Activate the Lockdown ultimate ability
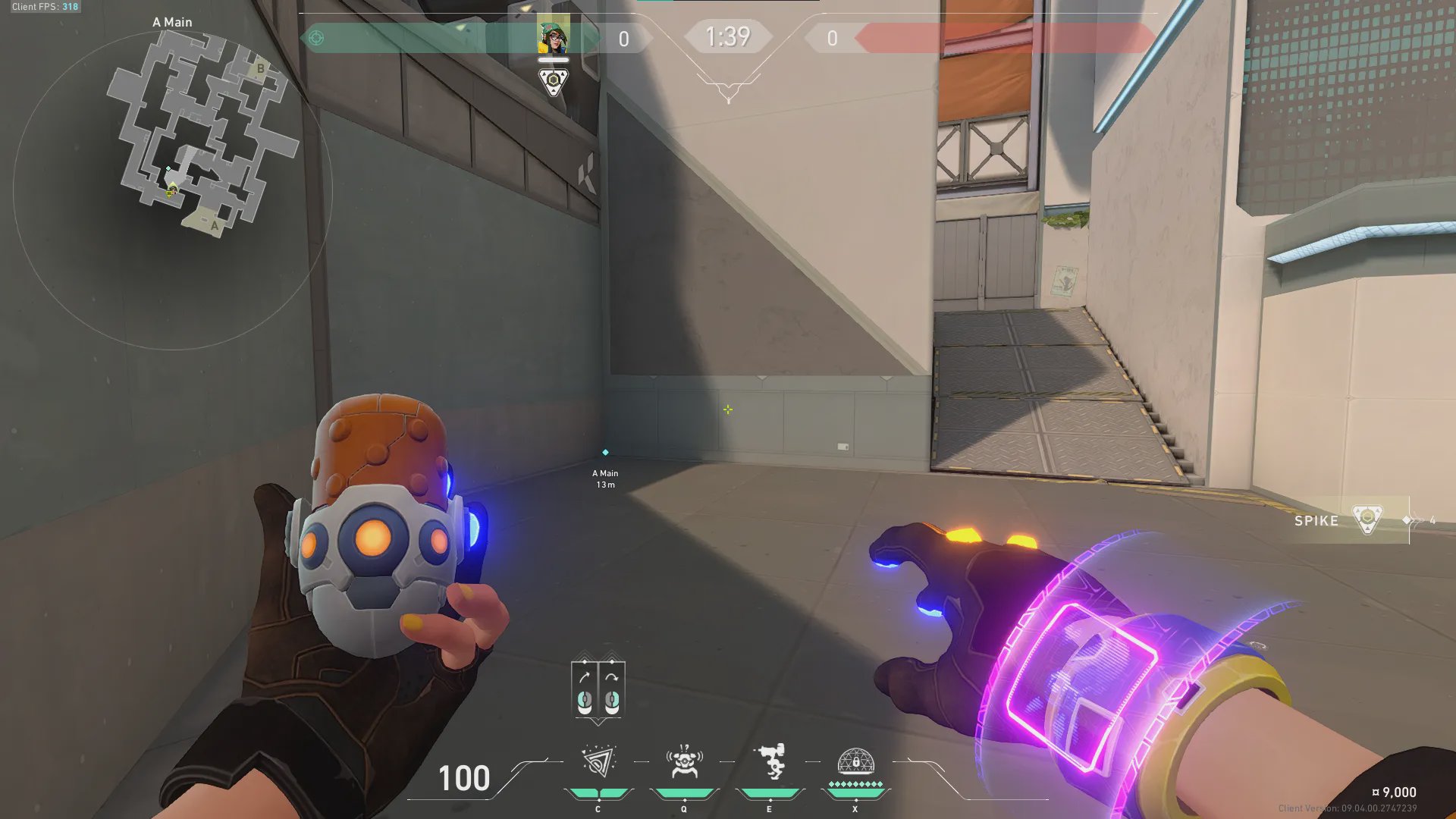This screenshot has width=1456, height=819. (855, 761)
